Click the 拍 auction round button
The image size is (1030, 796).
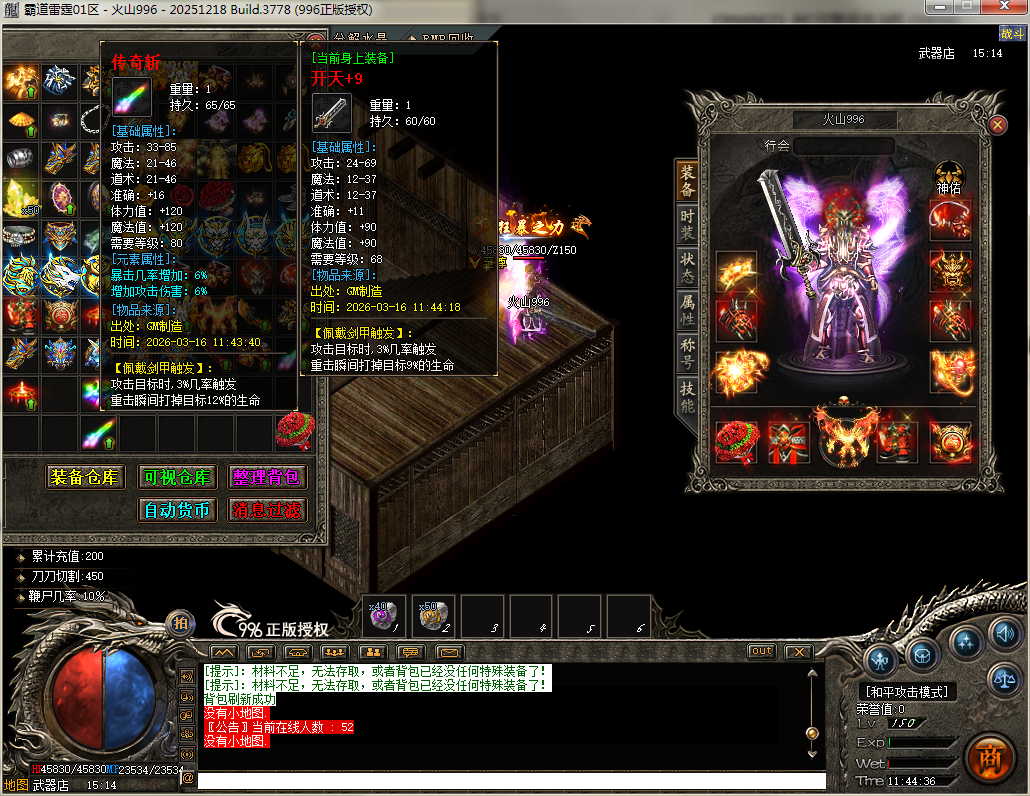[180, 623]
